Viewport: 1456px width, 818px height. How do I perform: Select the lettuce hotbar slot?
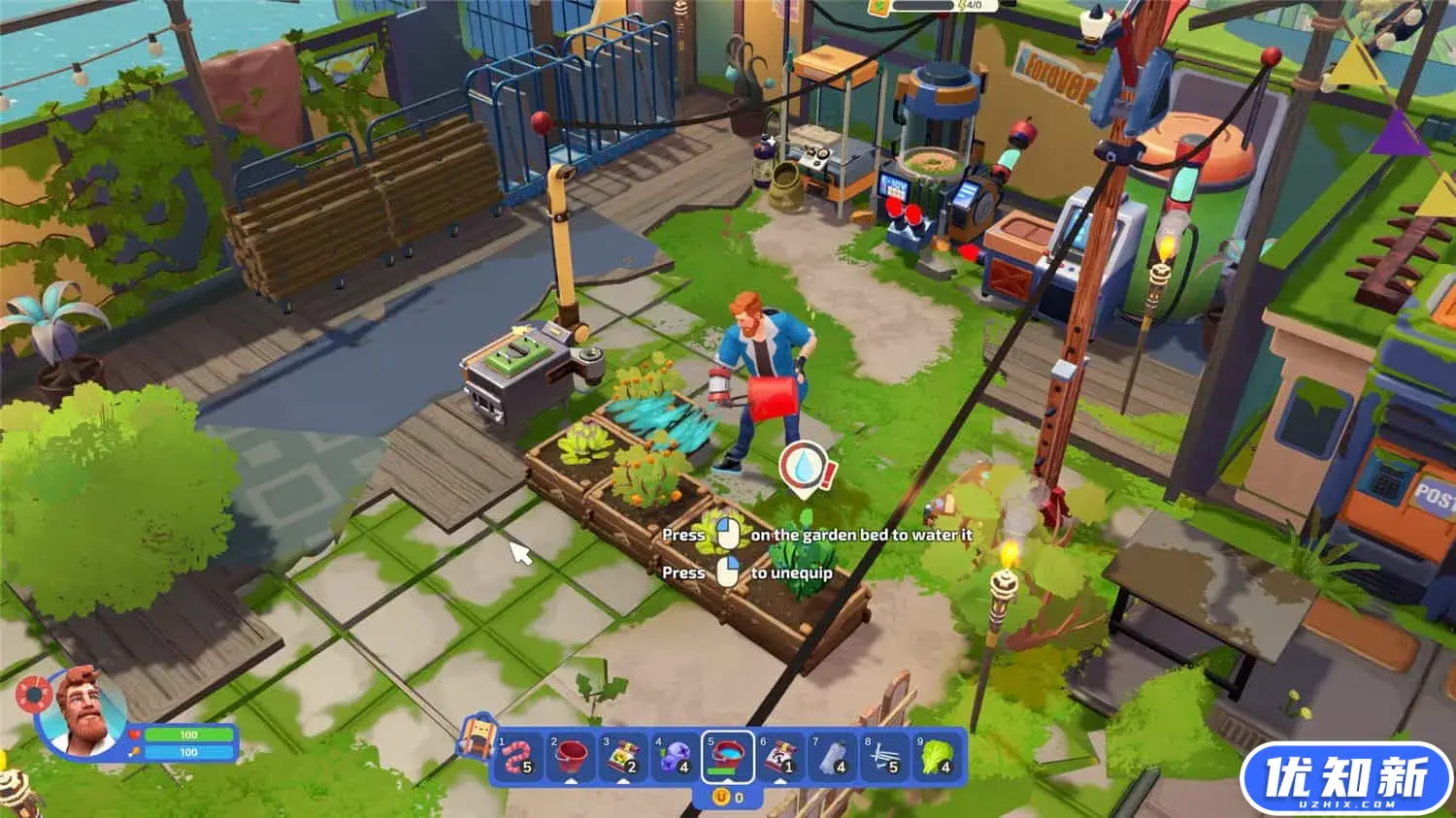(x=937, y=756)
